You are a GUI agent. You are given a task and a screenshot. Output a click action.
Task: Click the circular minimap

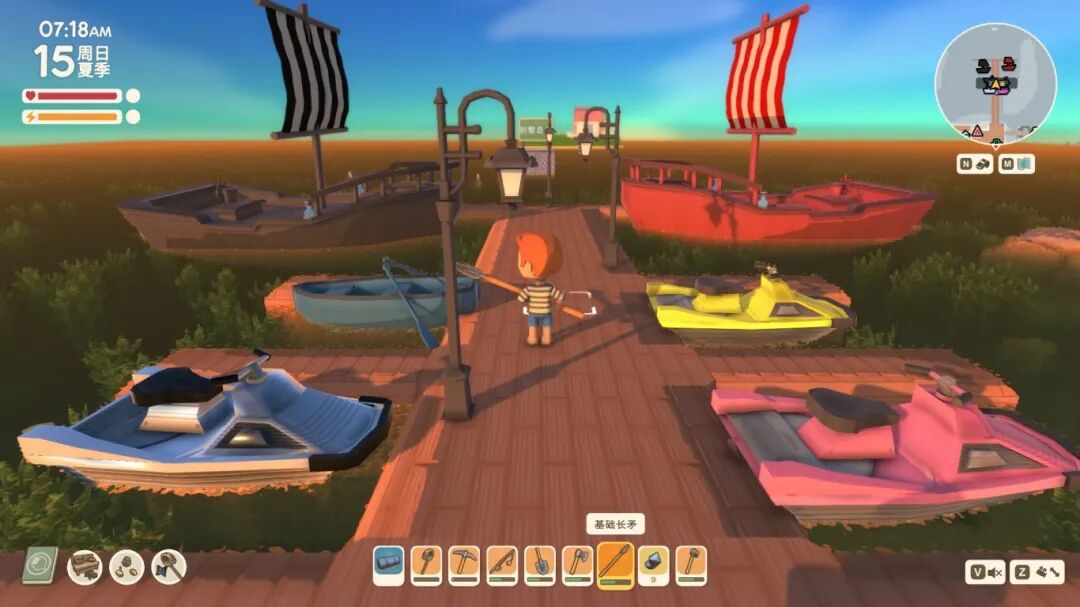click(x=995, y=84)
